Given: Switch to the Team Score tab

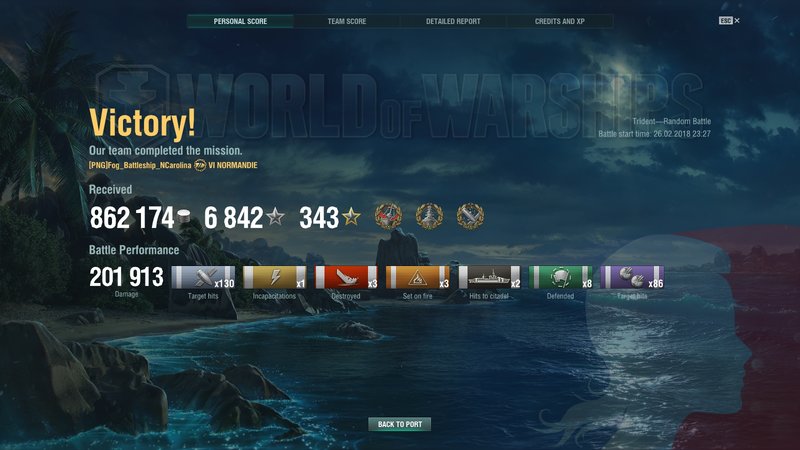Looking at the screenshot, I should (347, 21).
